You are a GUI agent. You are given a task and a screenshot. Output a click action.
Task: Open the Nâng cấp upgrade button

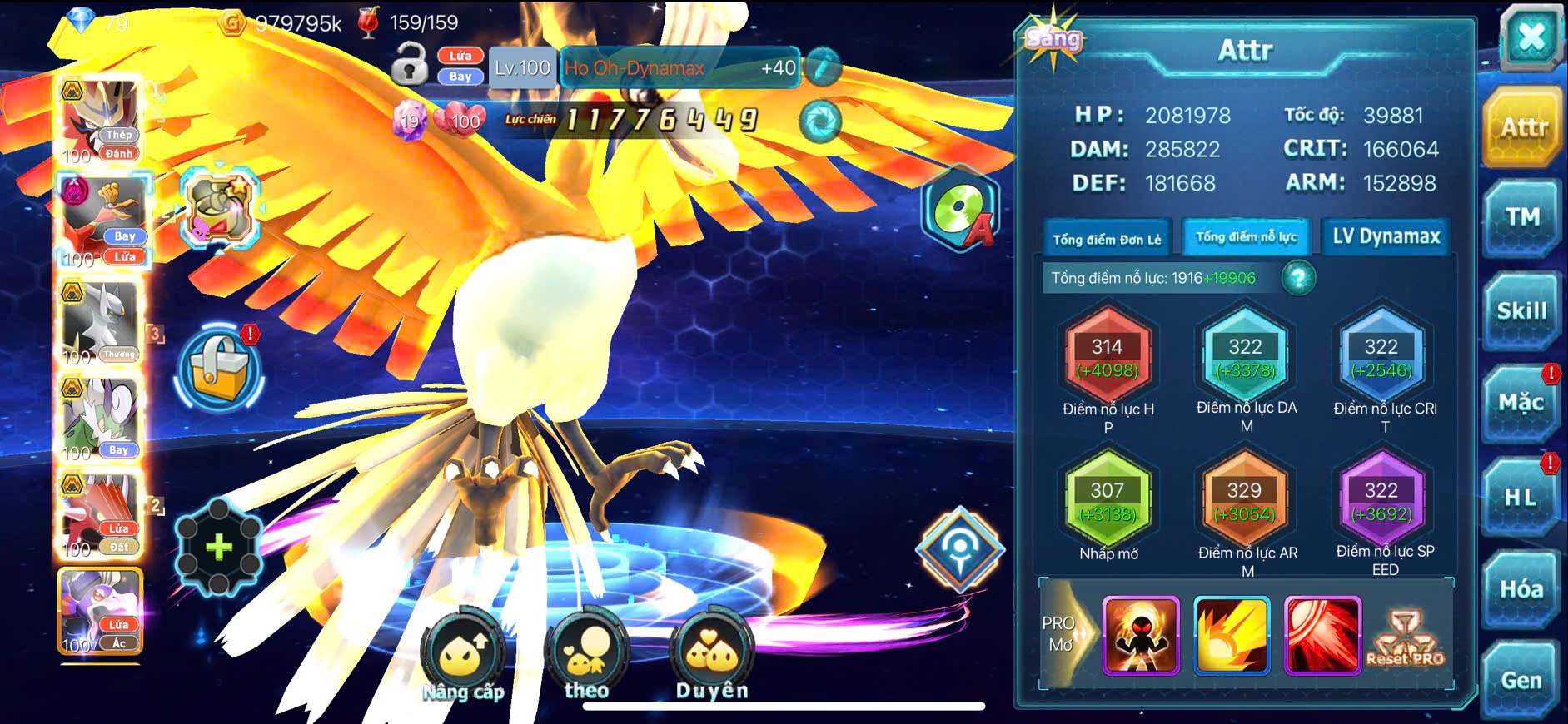point(463,655)
